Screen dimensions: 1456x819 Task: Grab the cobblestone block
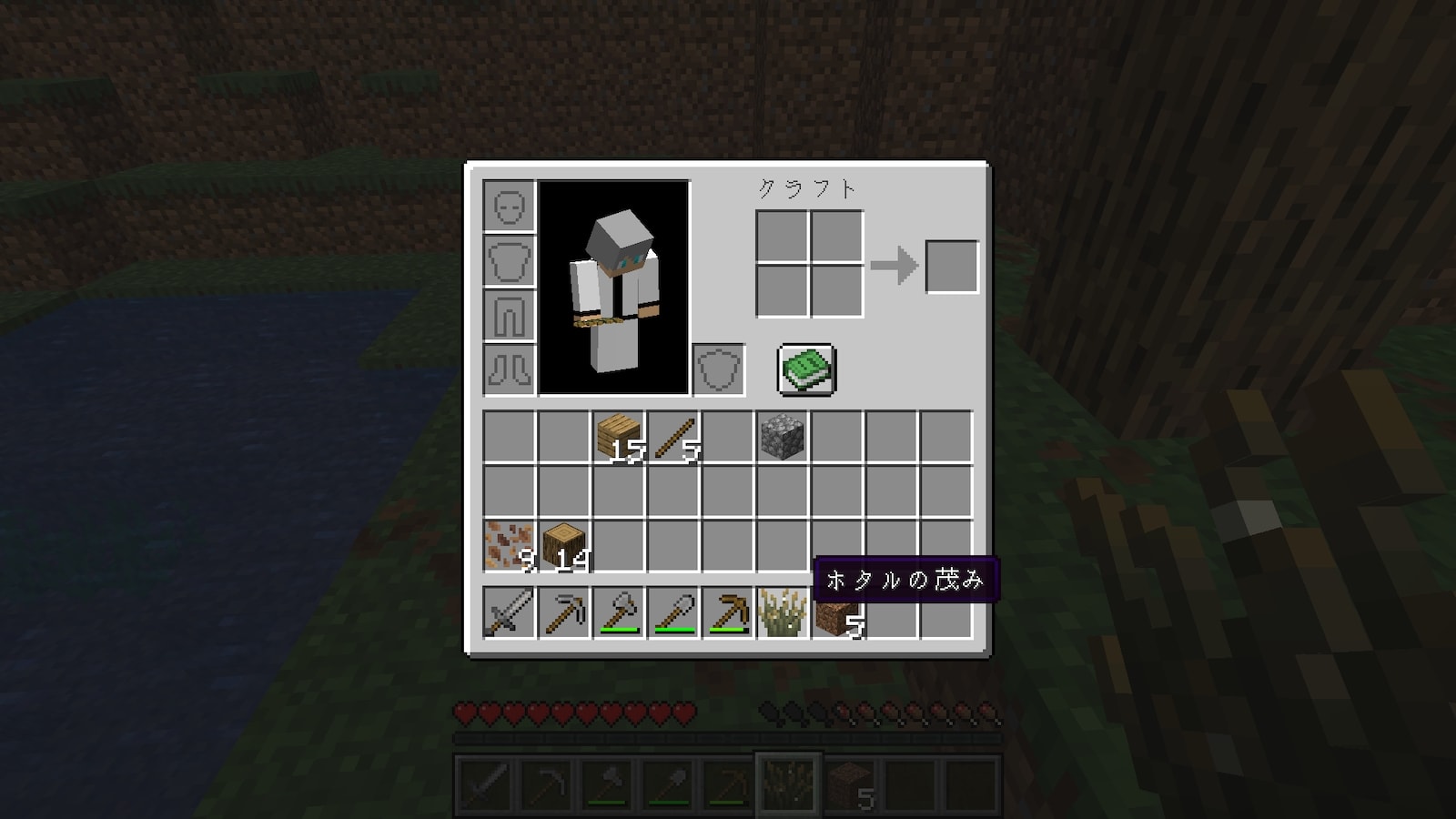[783, 438]
